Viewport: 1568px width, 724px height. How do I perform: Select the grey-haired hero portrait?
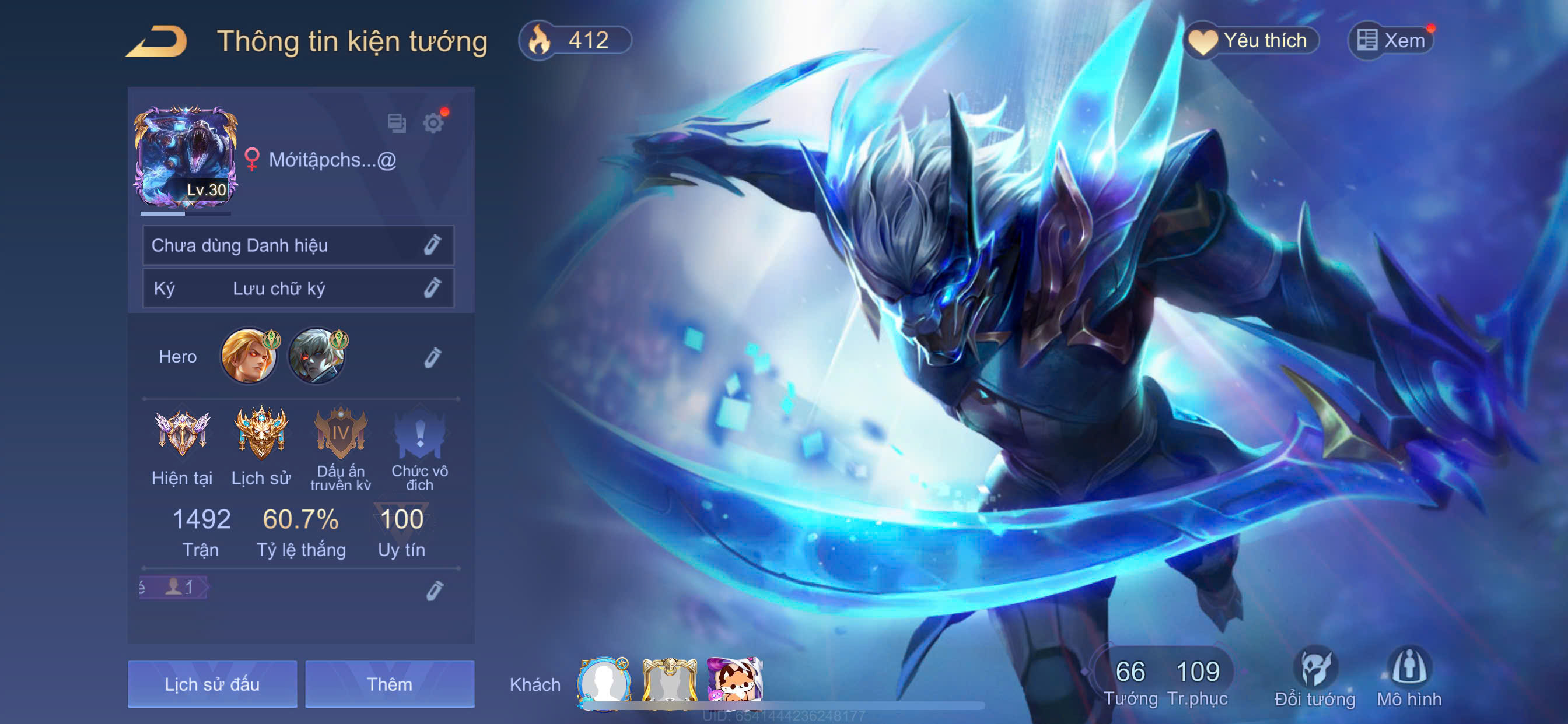(x=317, y=356)
